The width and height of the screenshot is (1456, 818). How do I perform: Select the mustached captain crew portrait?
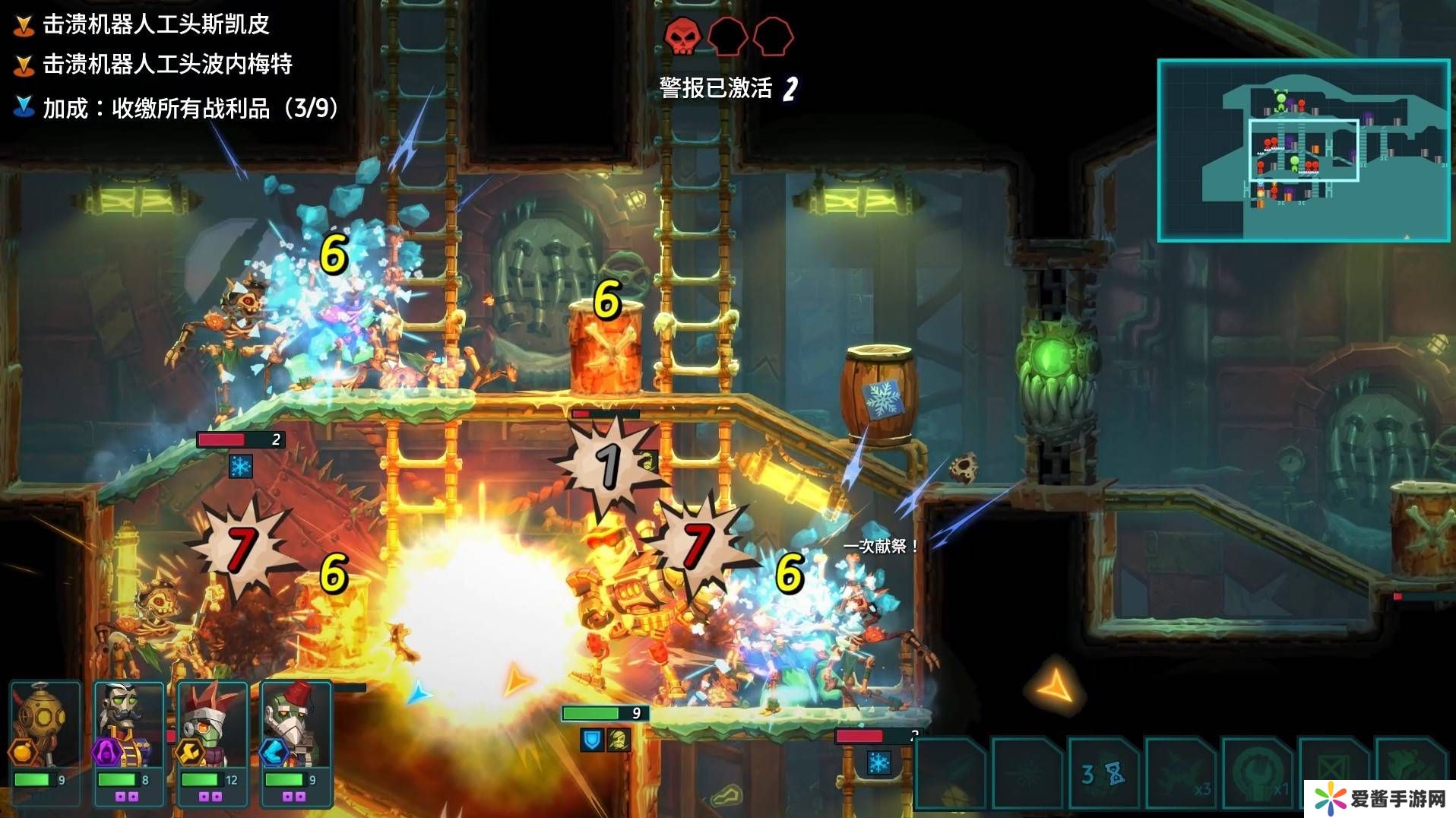128,726
